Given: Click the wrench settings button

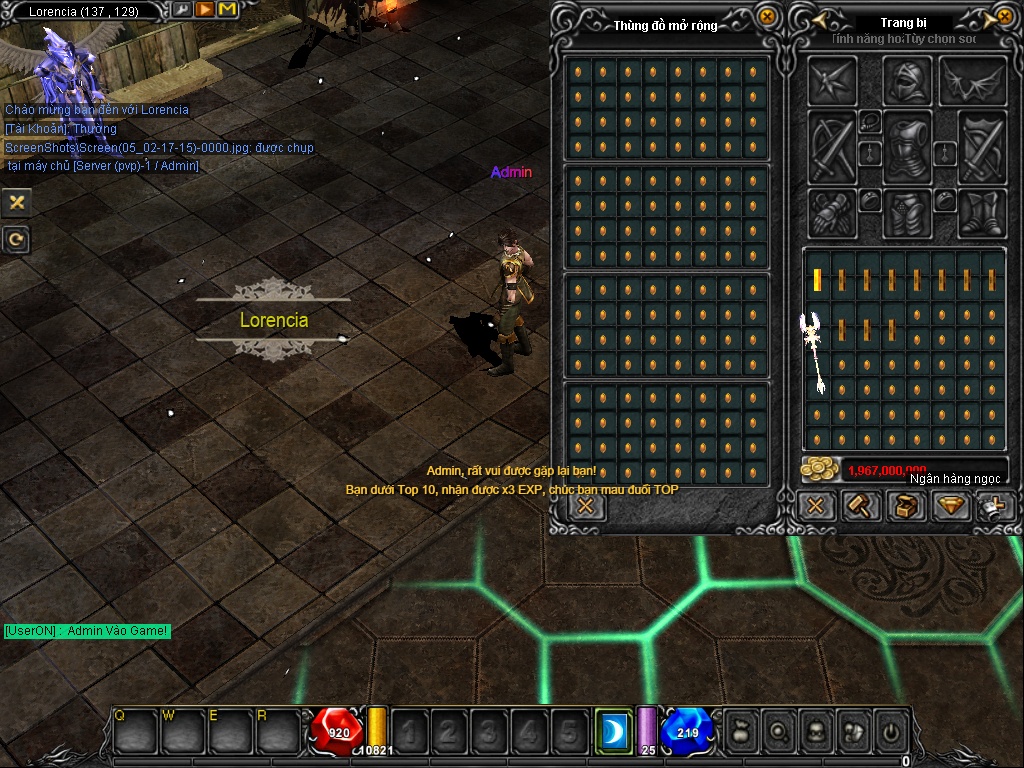Looking at the screenshot, I should (x=182, y=10).
